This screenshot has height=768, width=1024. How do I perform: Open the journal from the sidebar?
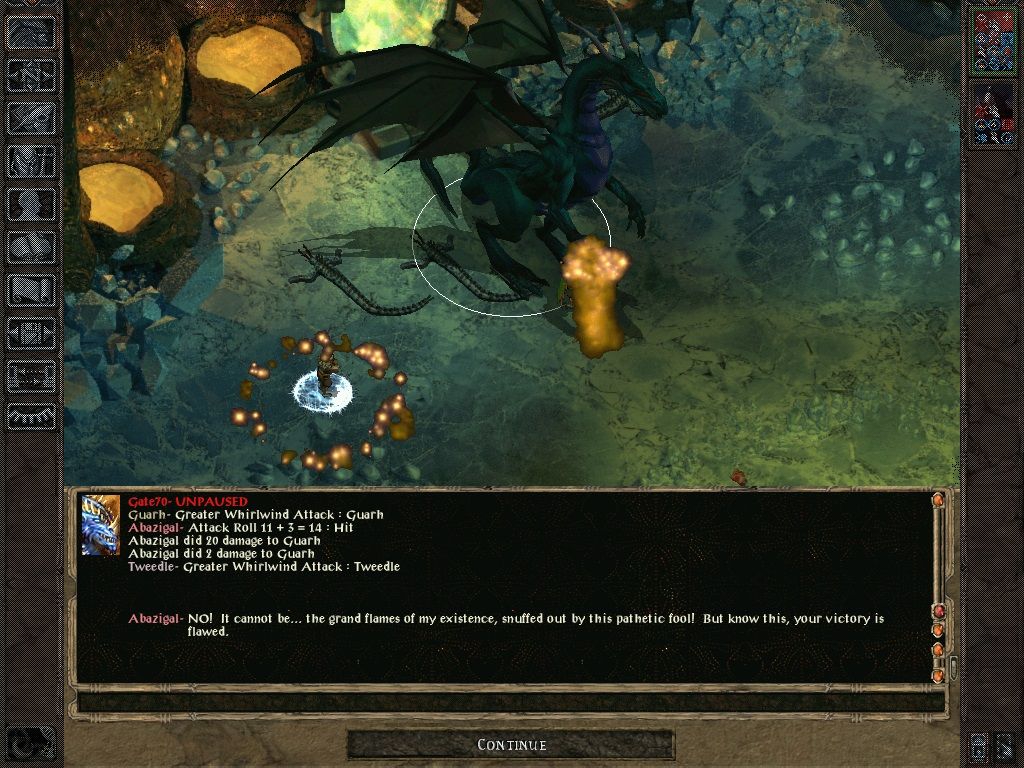(31, 117)
